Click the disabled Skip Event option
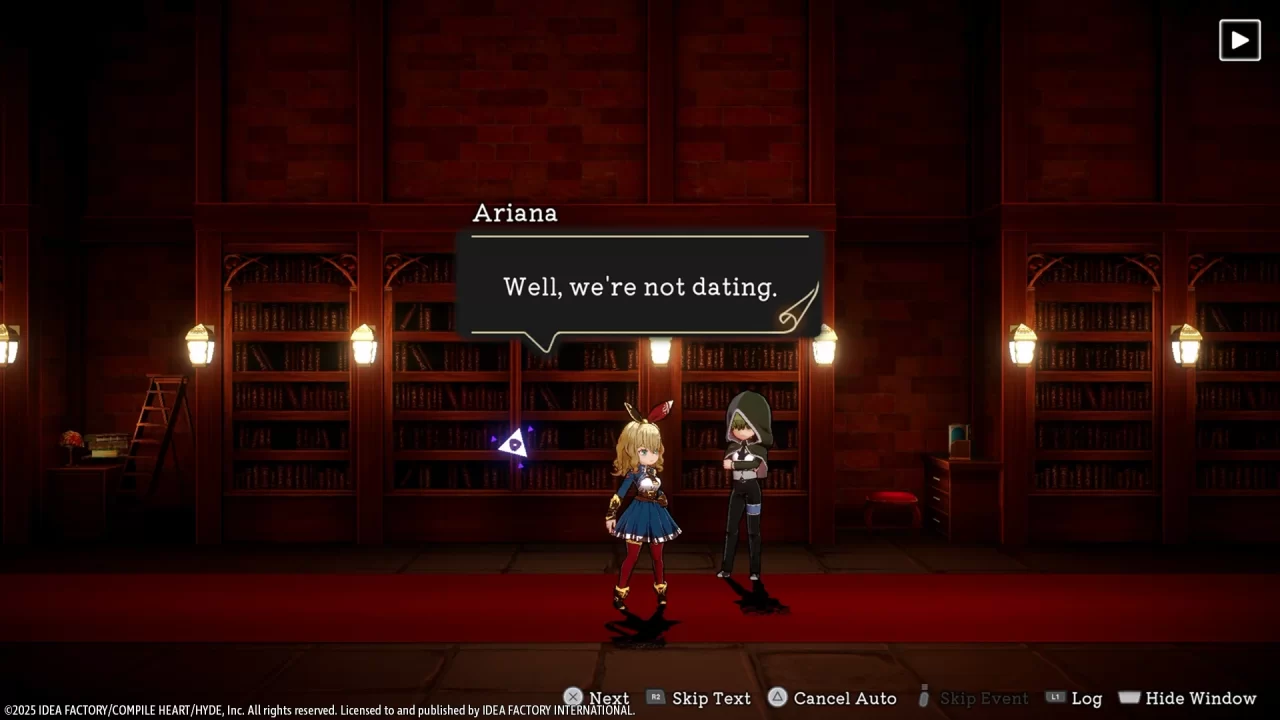 click(x=984, y=698)
